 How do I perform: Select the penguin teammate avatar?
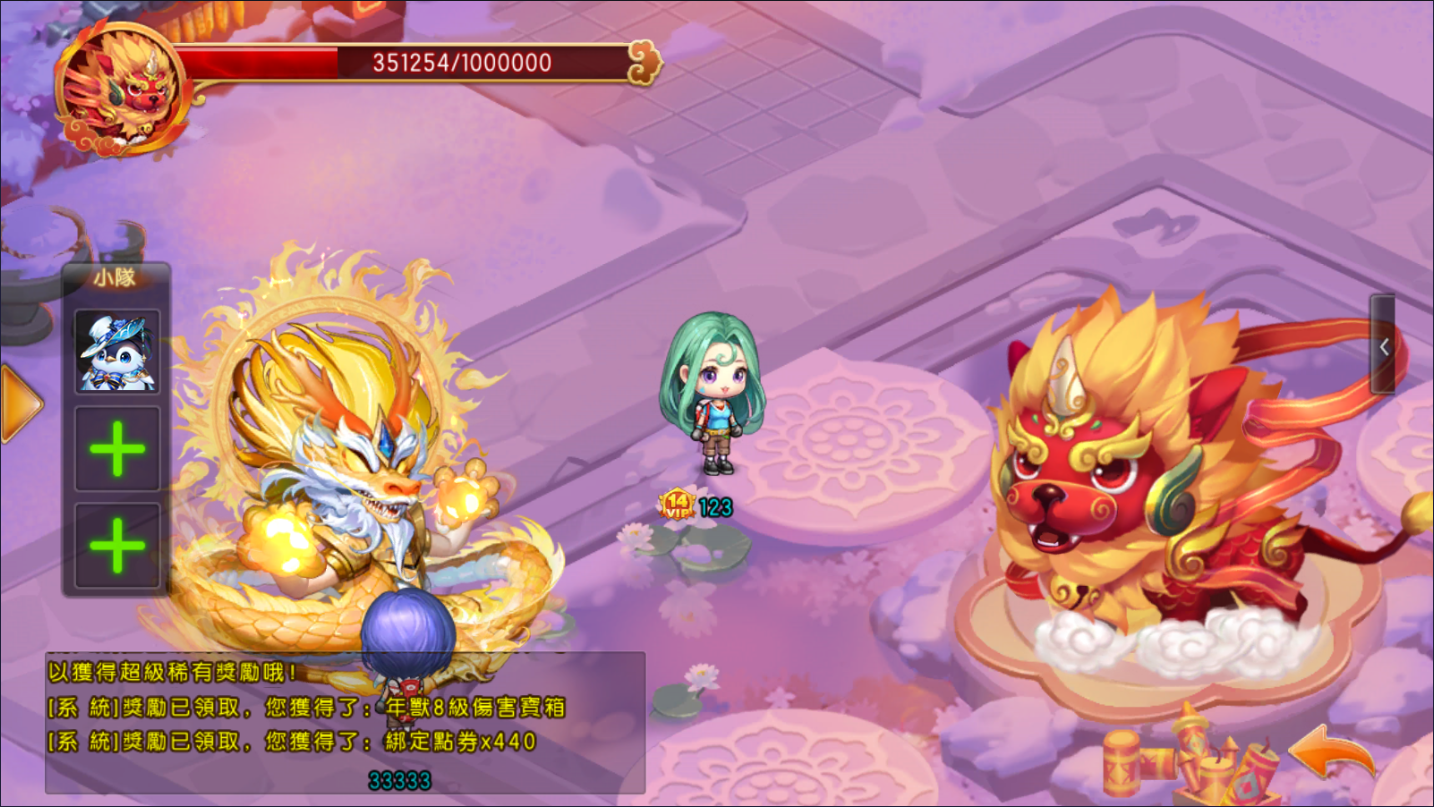click(117, 352)
